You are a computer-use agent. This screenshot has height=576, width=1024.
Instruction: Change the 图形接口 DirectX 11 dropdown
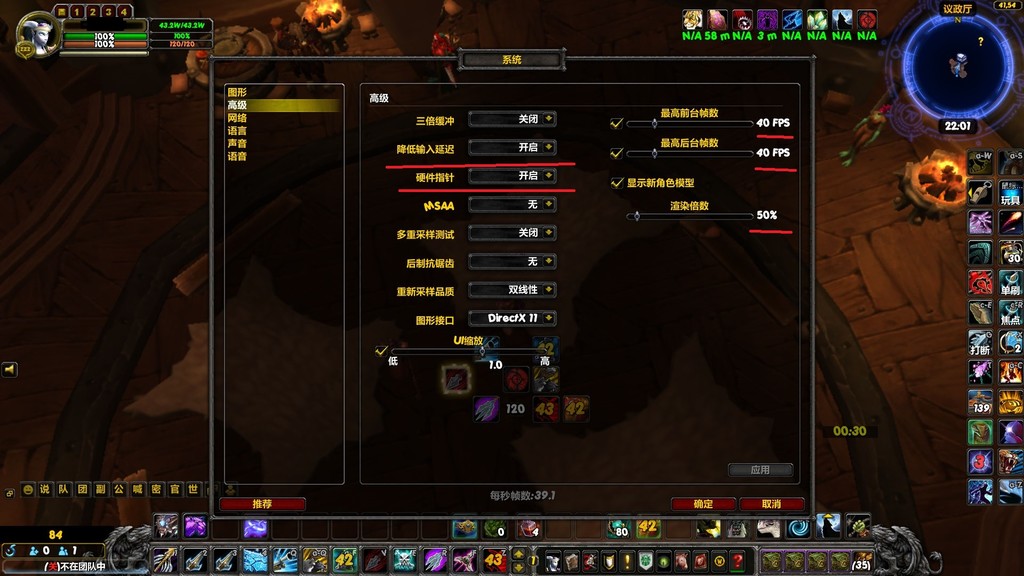pos(512,318)
